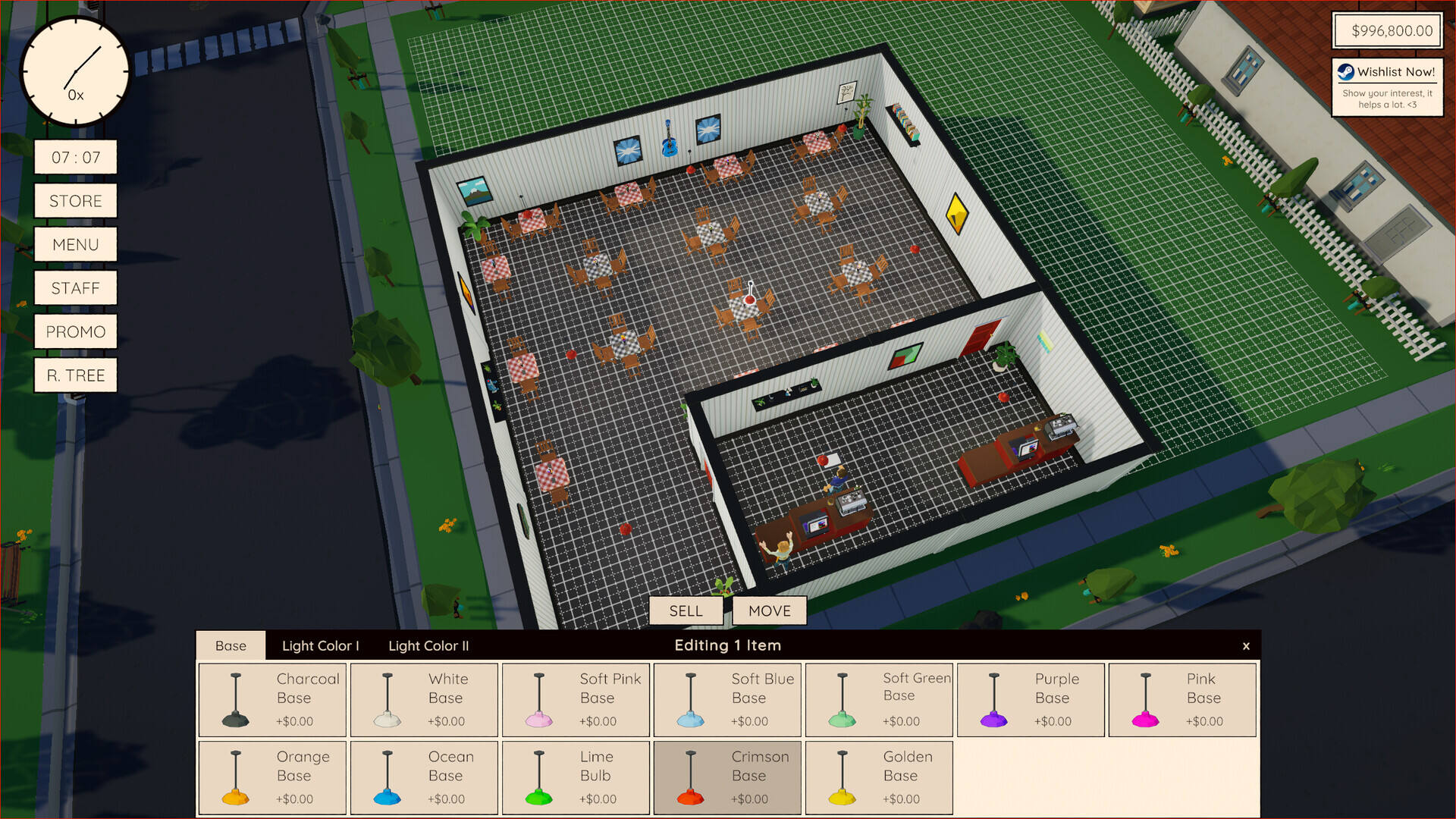Close the item editing panel
This screenshot has width=1456, height=819.
[x=1246, y=646]
